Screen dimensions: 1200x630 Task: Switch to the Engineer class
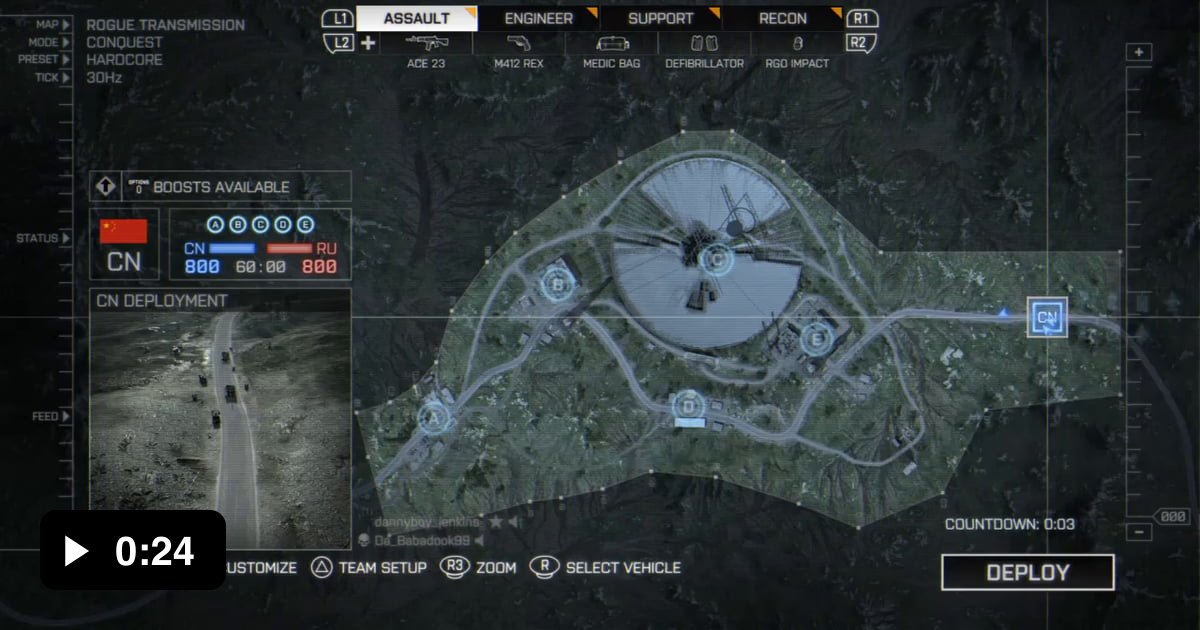[x=538, y=18]
